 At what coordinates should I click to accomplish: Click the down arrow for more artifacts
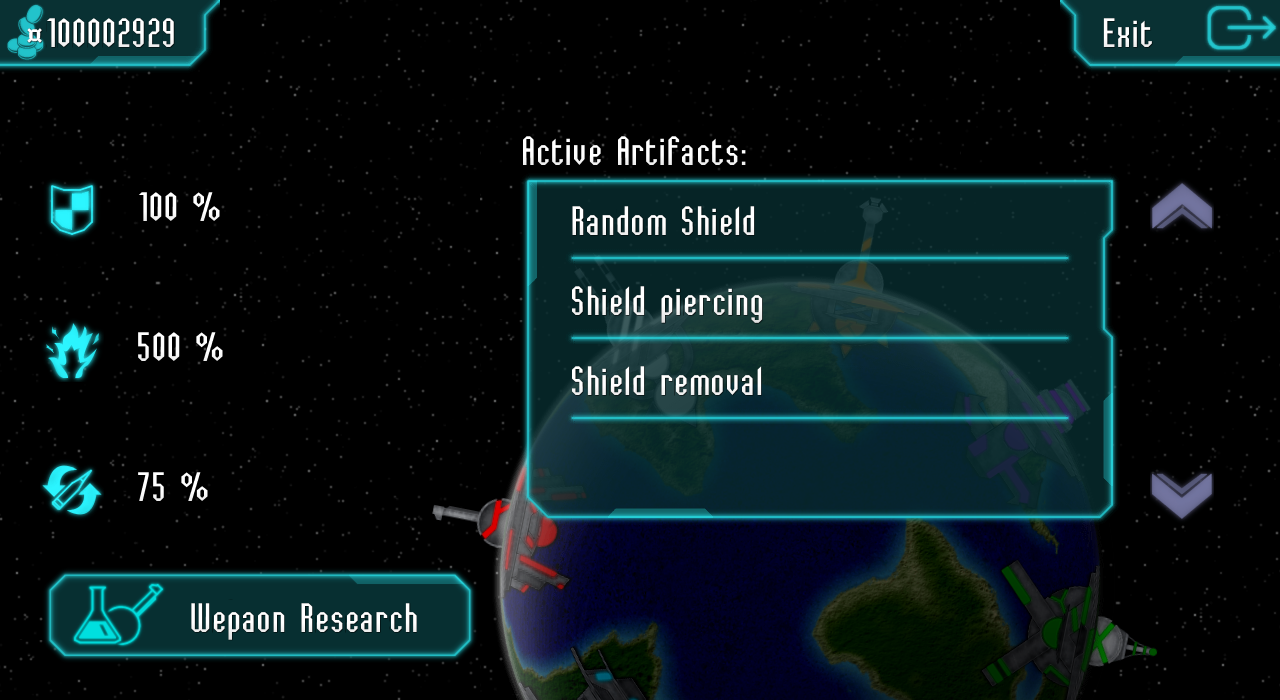click(x=1181, y=493)
